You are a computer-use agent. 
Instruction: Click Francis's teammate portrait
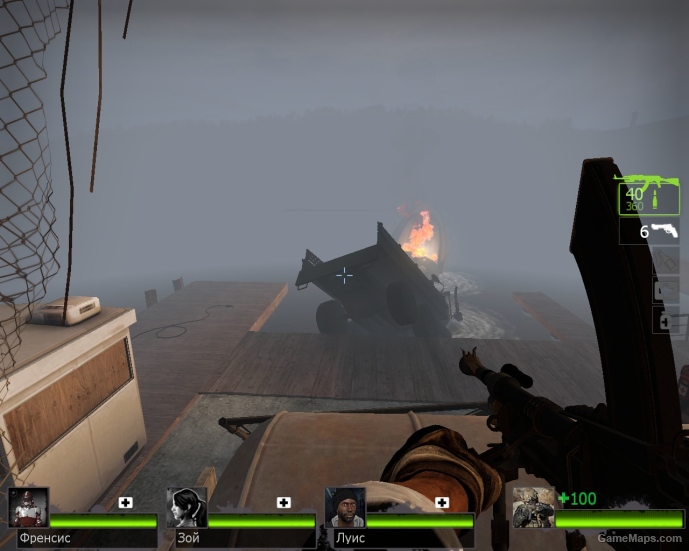(x=28, y=508)
